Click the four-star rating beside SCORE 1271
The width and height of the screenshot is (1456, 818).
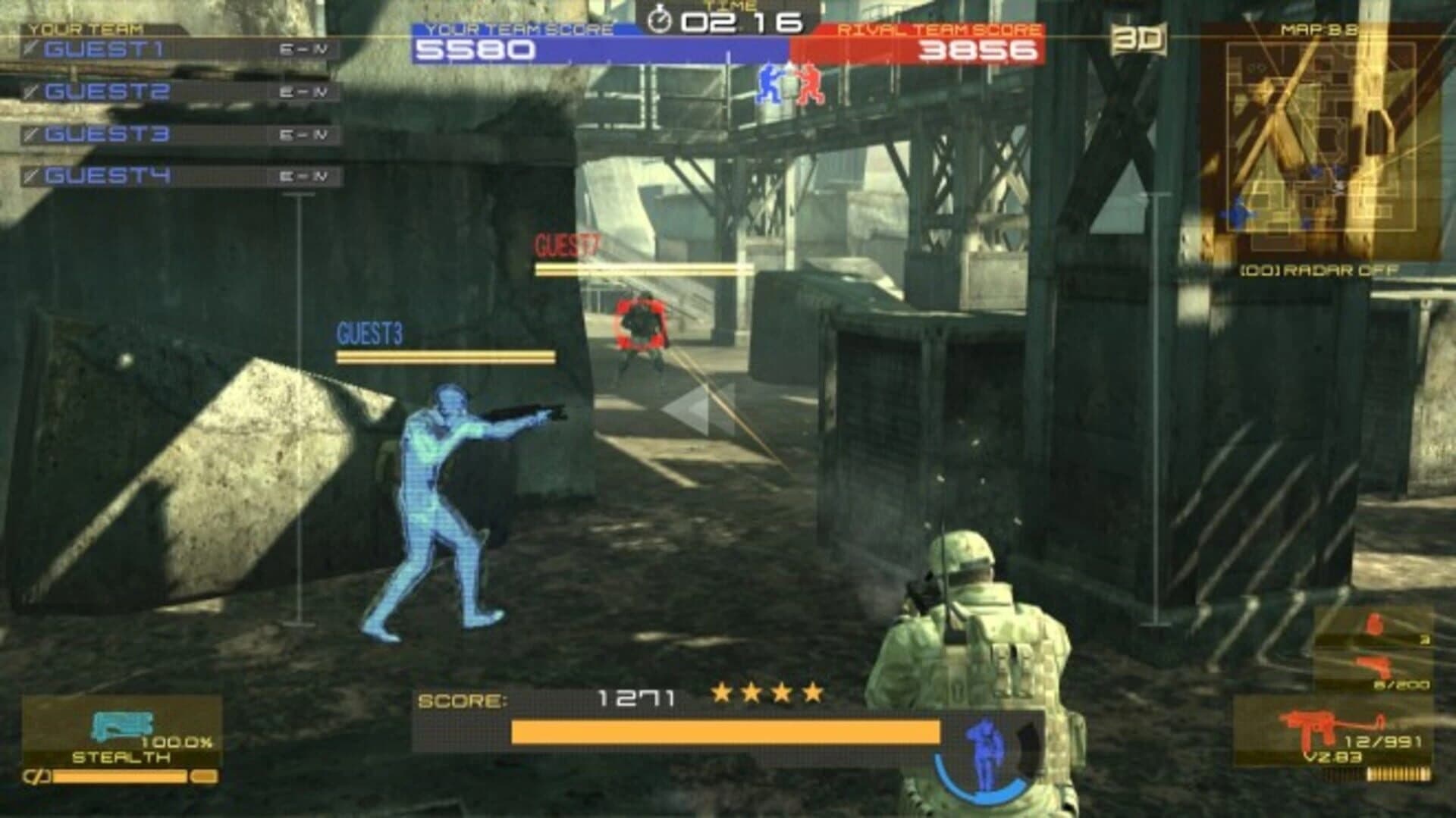767,692
